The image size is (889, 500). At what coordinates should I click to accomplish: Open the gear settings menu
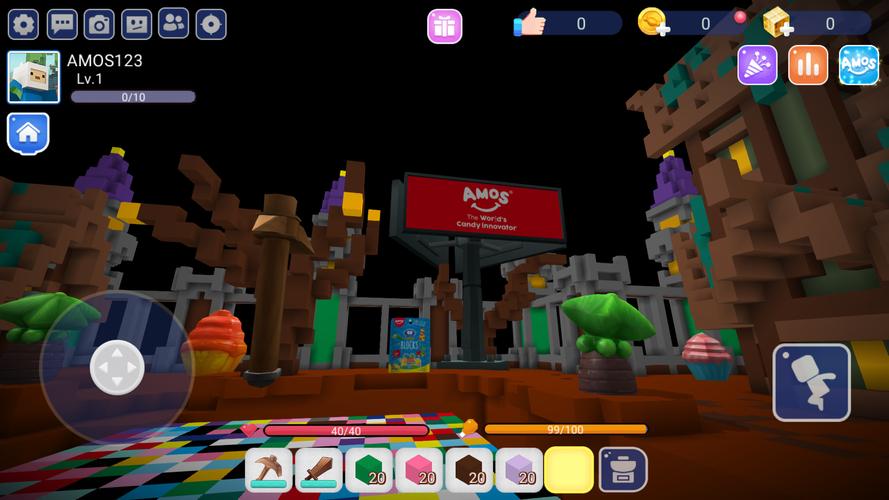(x=23, y=24)
